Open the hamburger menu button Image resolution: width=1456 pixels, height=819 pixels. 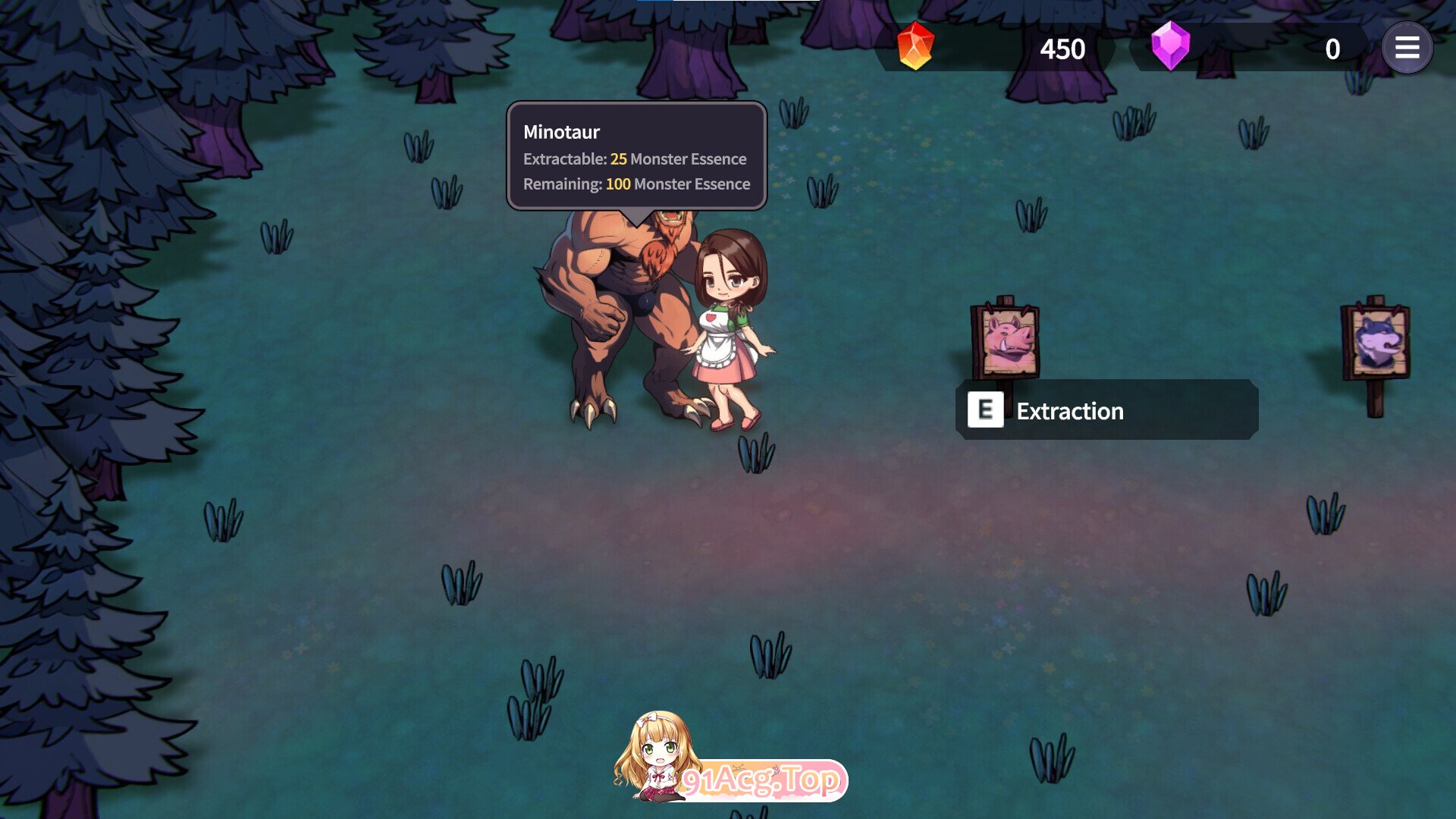click(x=1407, y=49)
